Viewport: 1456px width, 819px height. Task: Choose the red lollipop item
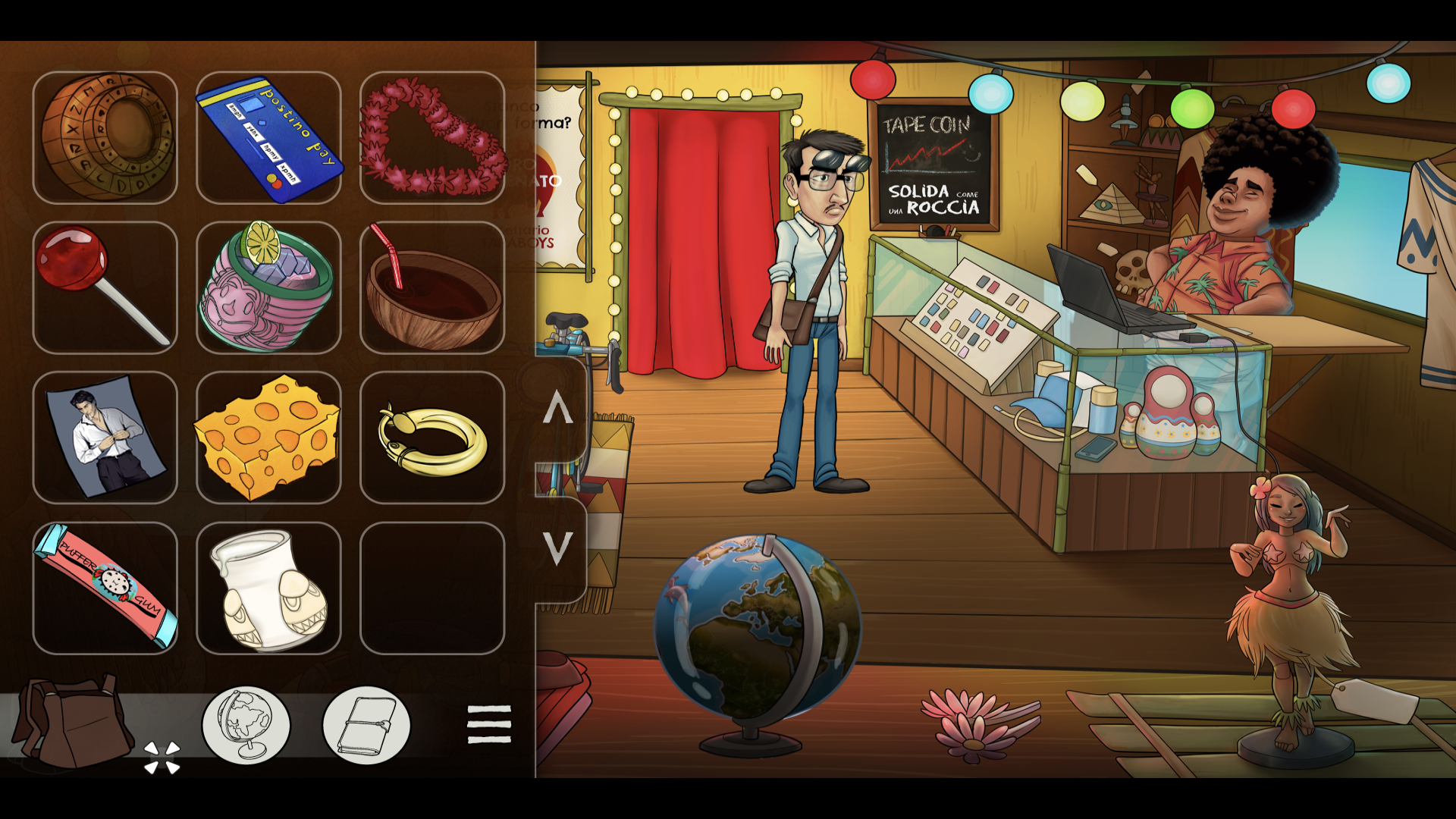click(105, 287)
